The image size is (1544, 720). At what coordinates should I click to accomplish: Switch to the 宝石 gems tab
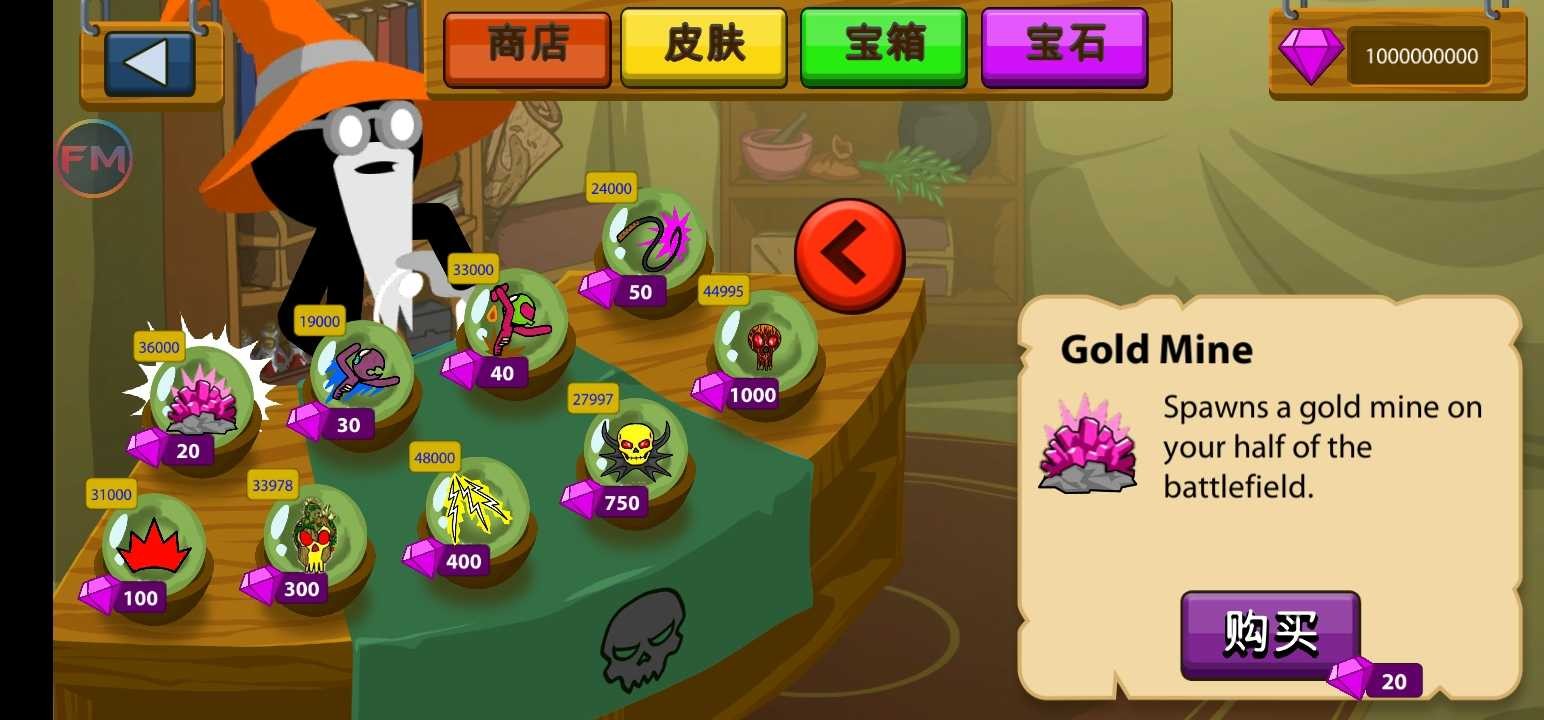(1065, 45)
